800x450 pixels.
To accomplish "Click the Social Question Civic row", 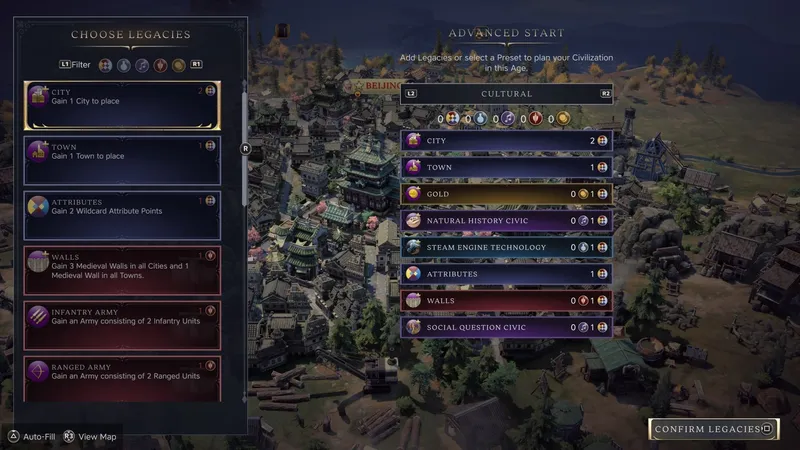I will 506,327.
